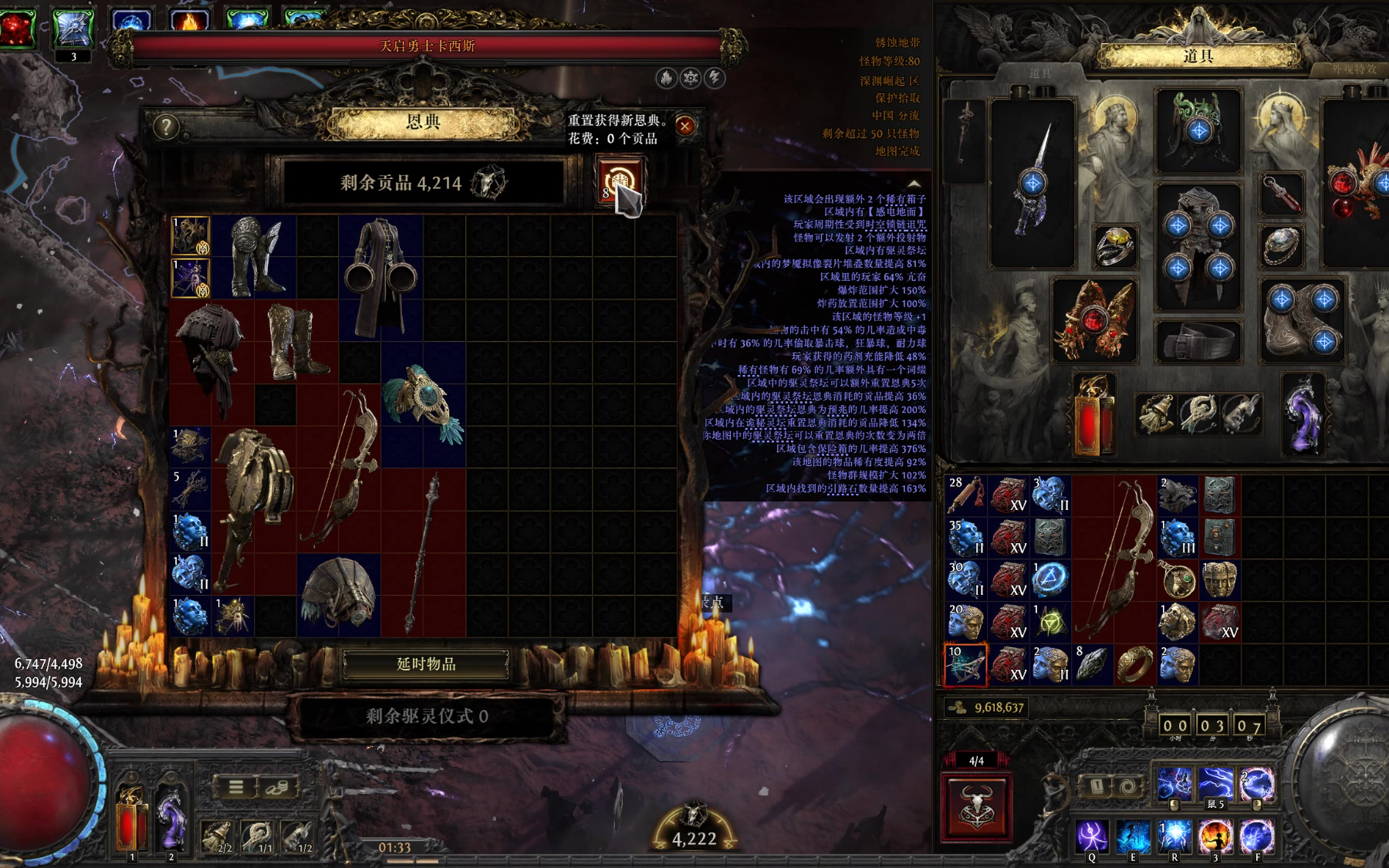Click the 延时物品 defer items button
This screenshot has height=868, width=1389.
coord(426,664)
